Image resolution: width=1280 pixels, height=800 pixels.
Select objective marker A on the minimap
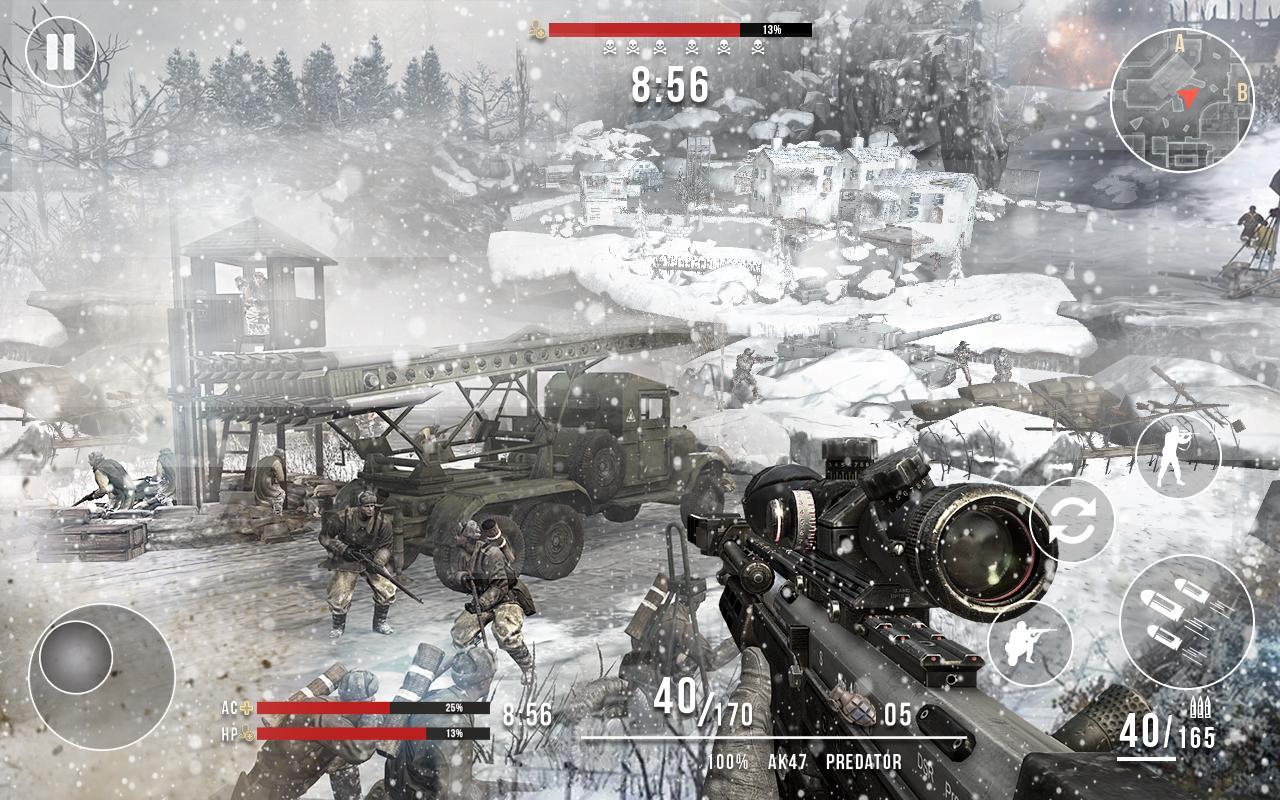click(x=1181, y=43)
